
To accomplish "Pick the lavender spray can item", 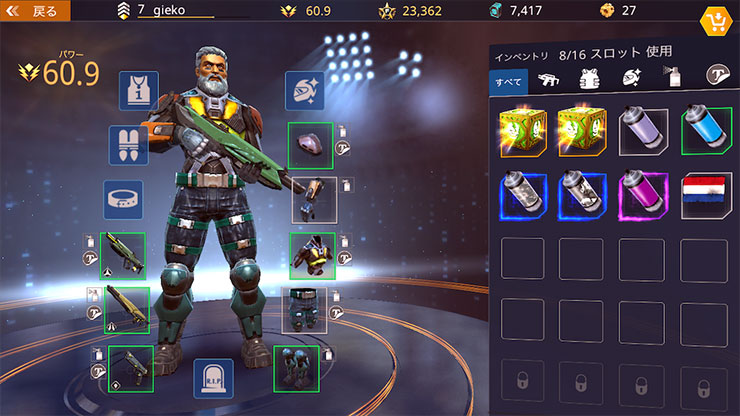I will pyautogui.click(x=642, y=132).
